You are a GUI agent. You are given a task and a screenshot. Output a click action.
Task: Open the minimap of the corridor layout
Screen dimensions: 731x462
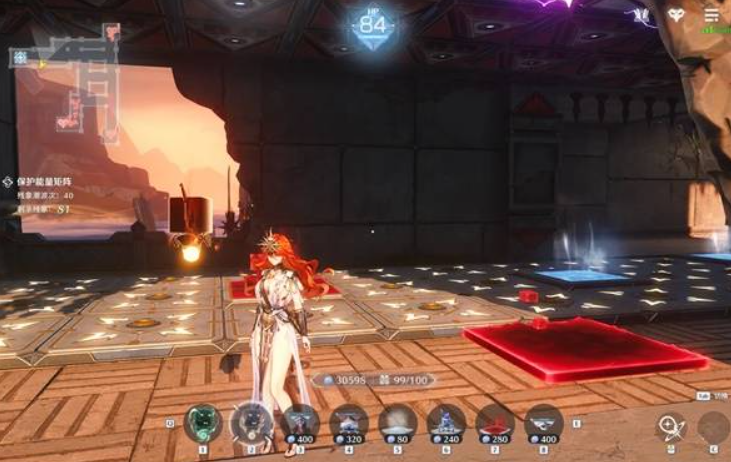(66, 84)
